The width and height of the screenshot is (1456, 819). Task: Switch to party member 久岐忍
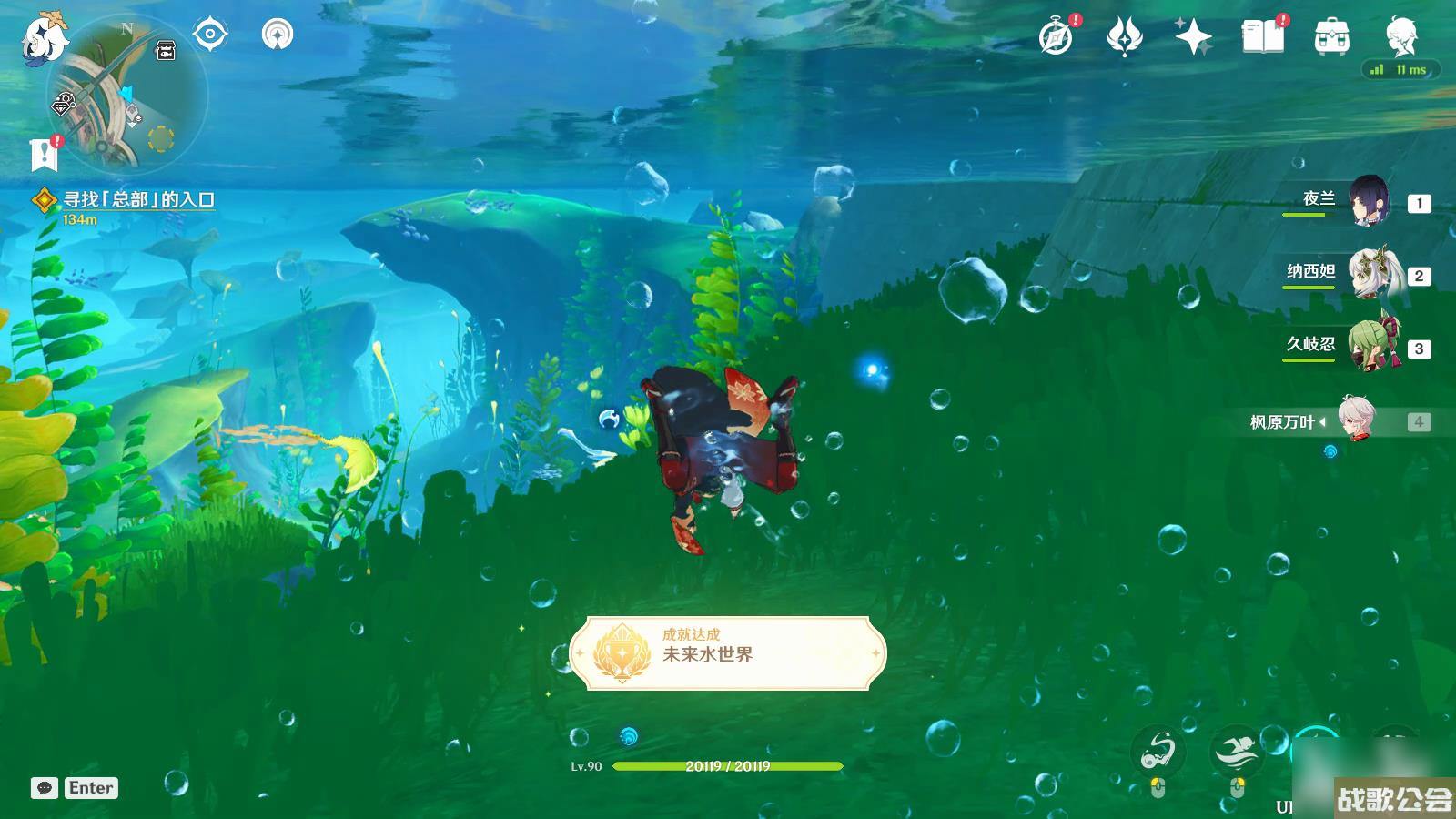click(x=1371, y=347)
